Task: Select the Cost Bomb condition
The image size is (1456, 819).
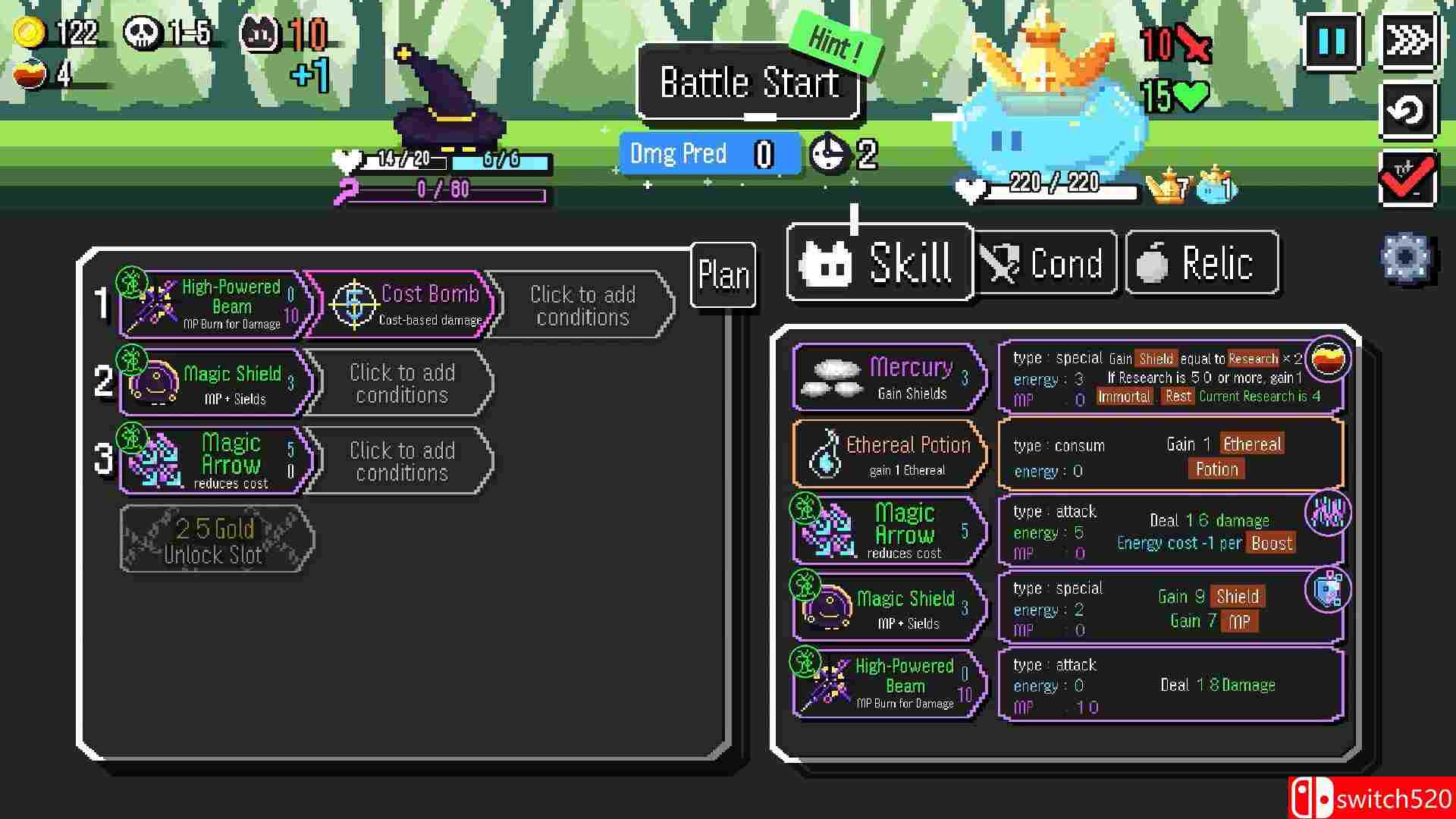Action: tap(400, 305)
